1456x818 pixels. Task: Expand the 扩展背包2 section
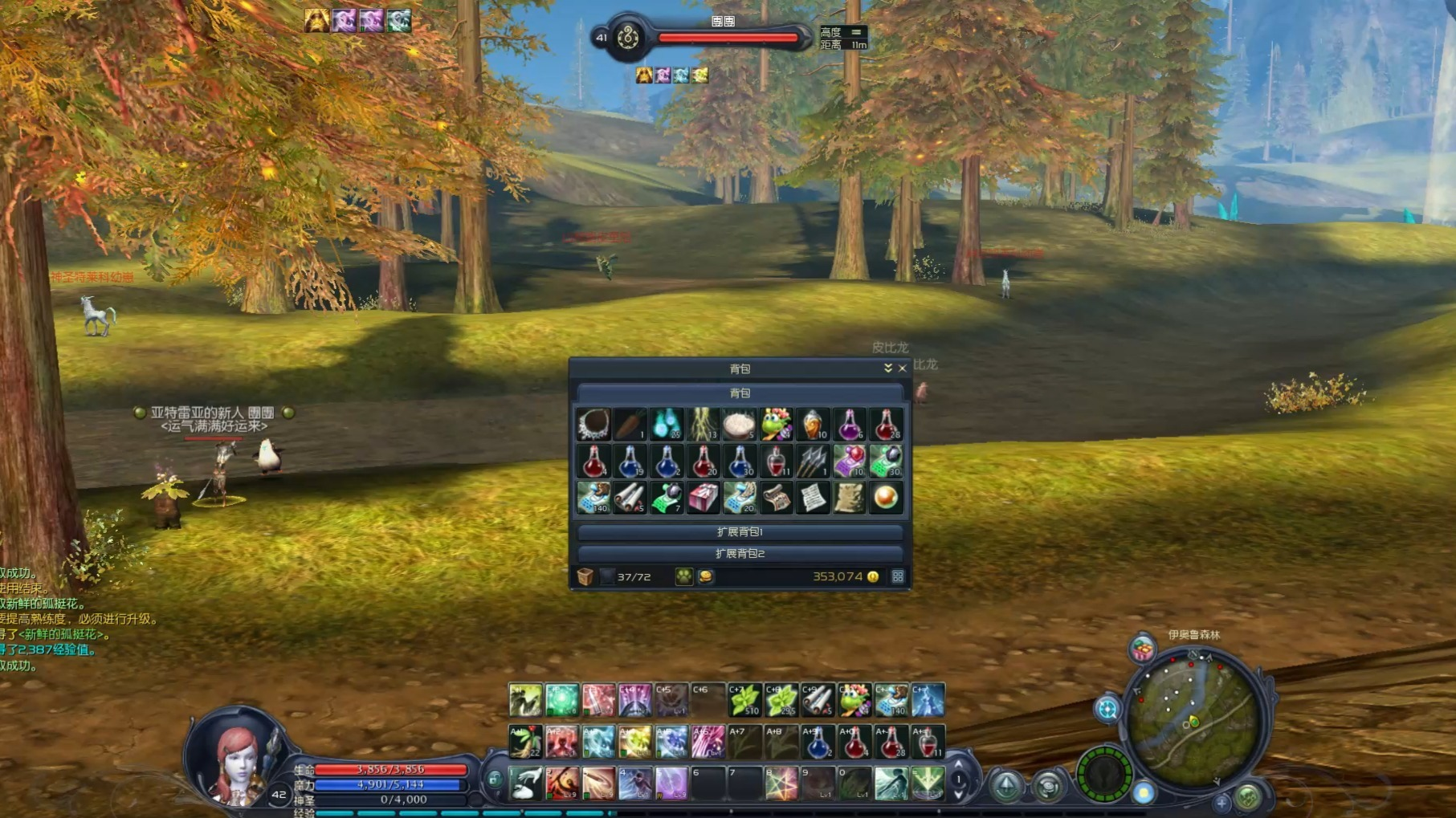point(740,554)
